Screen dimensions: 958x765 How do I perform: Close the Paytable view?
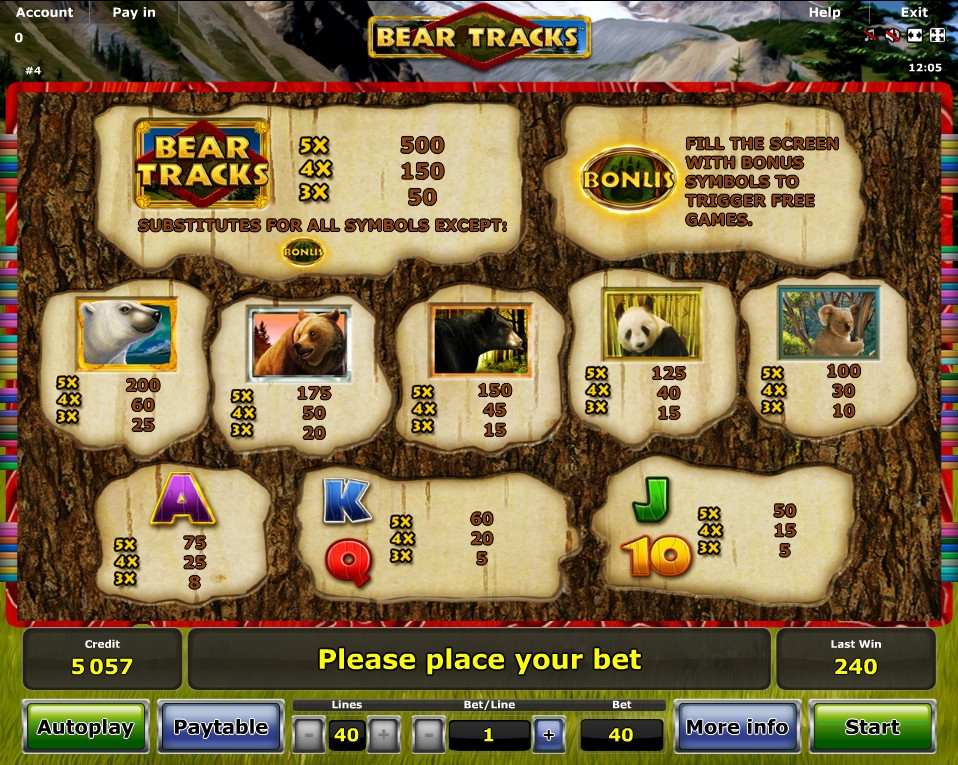pos(220,727)
